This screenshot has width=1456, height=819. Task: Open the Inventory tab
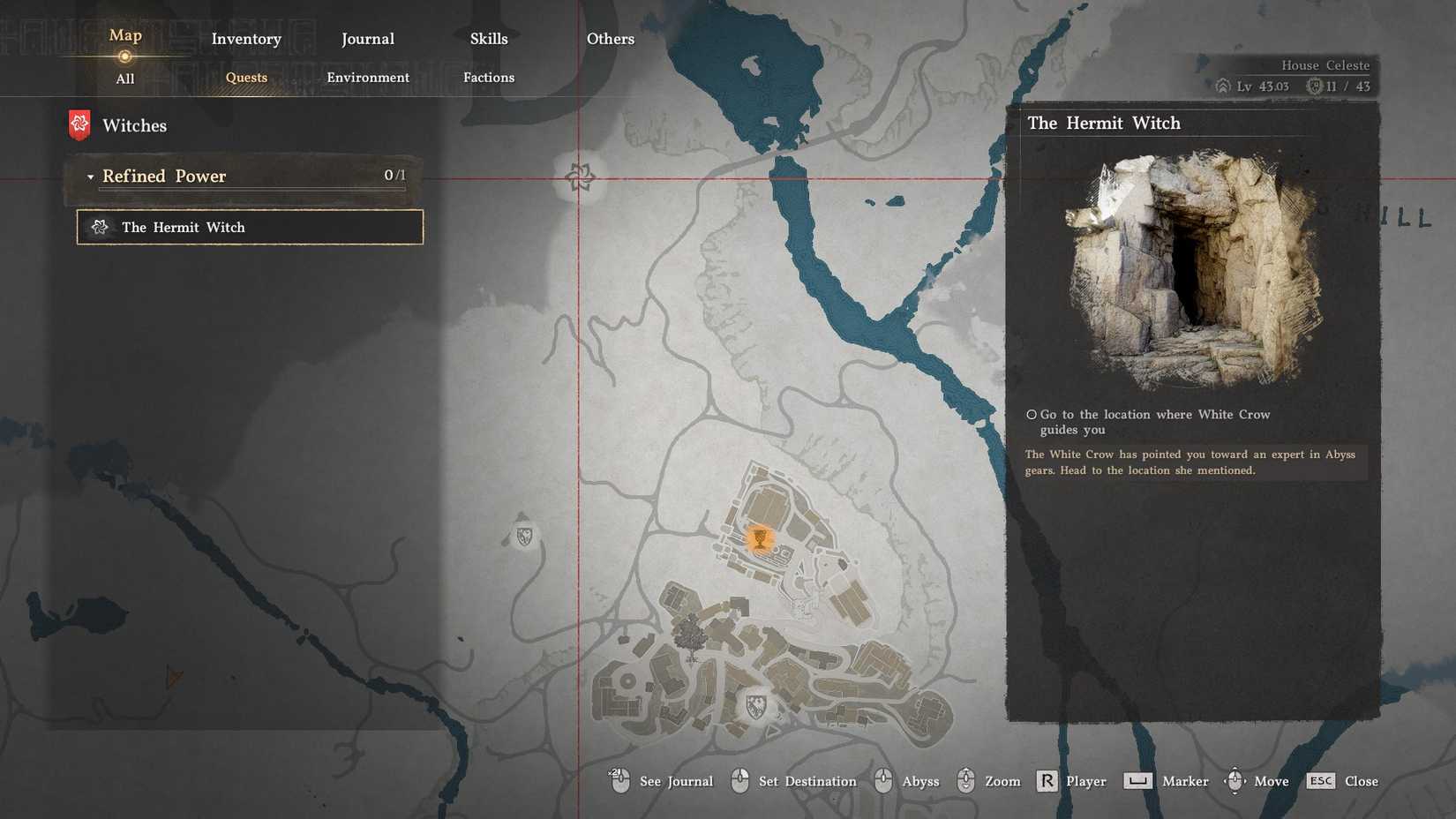pyautogui.click(x=246, y=39)
